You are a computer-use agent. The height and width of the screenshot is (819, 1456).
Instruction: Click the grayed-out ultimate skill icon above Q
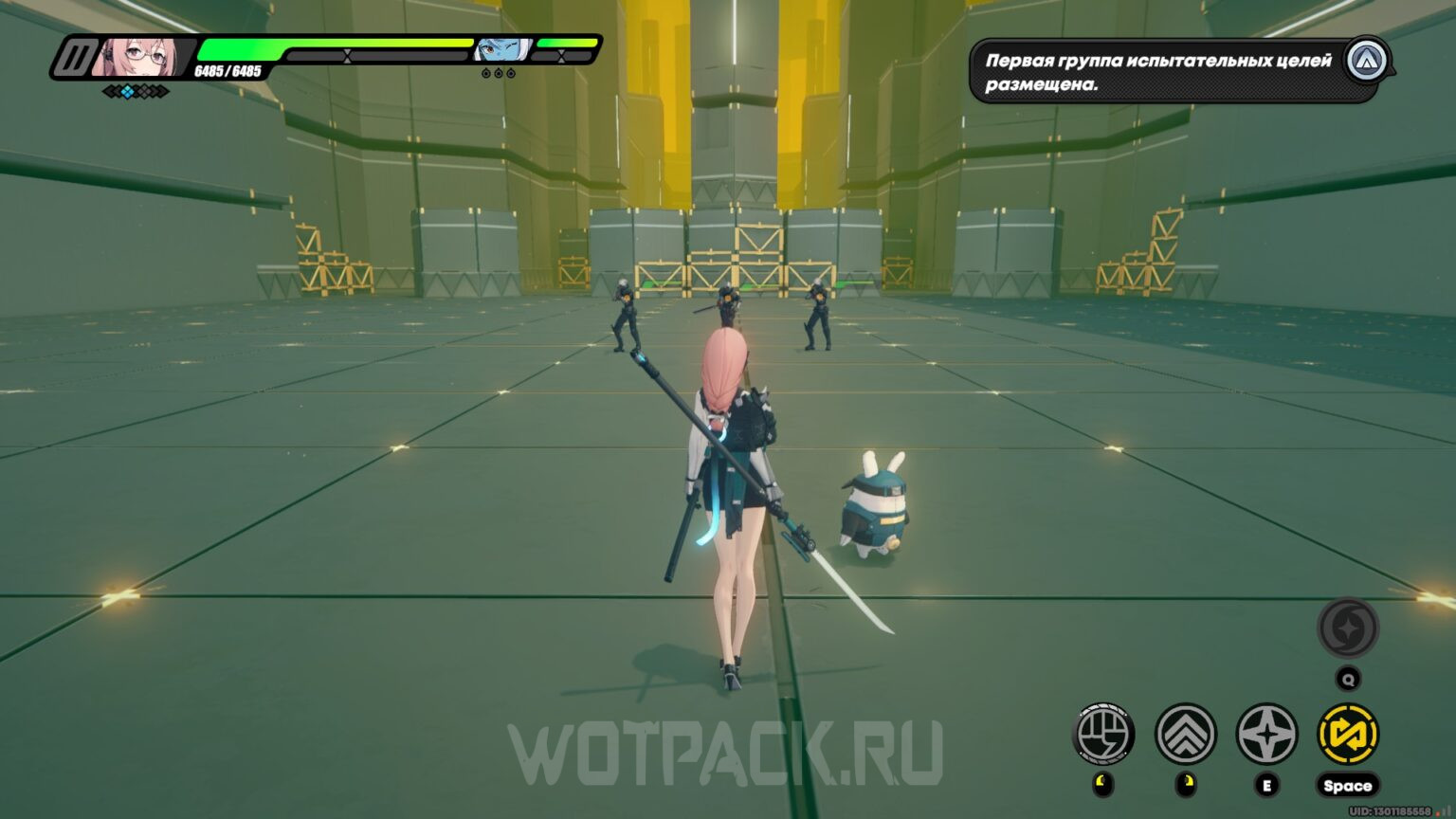click(x=1348, y=628)
